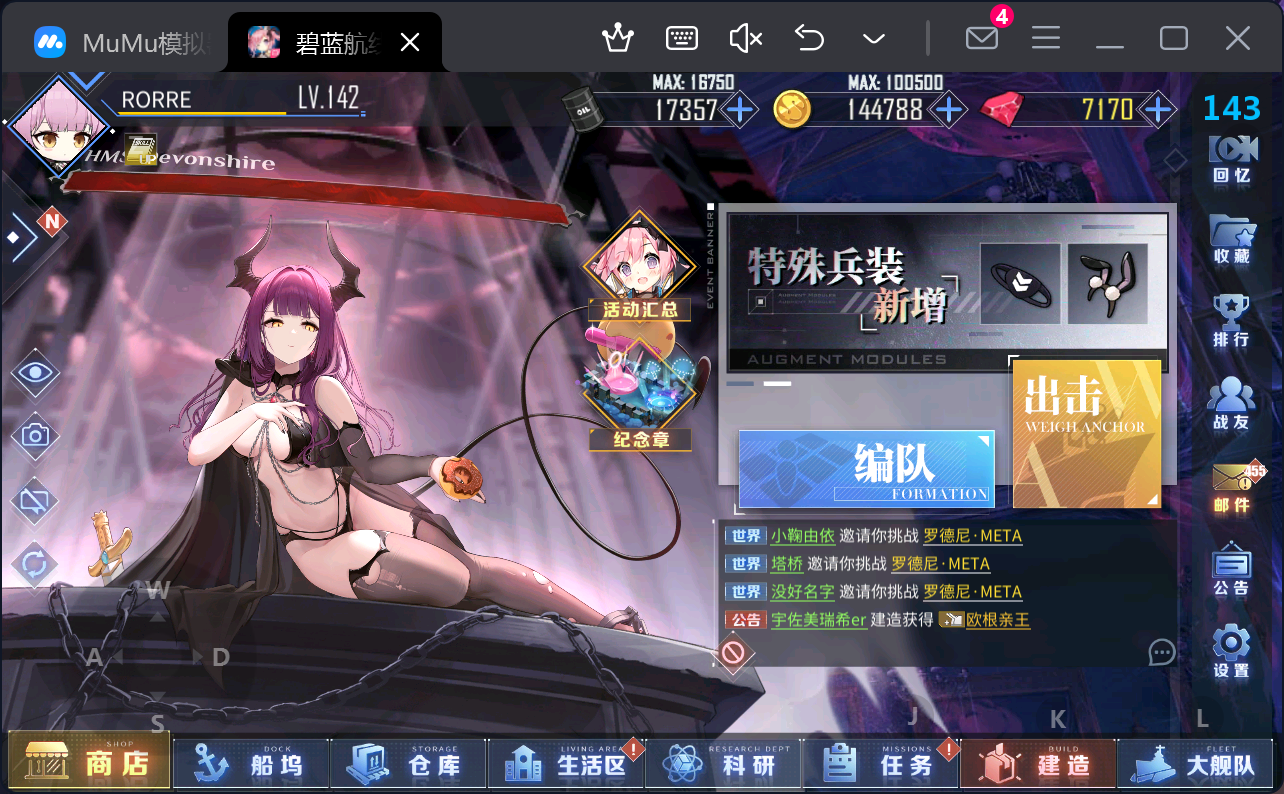Take a screenshot with the camera icon
This screenshot has height=794, width=1284.
coord(35,437)
